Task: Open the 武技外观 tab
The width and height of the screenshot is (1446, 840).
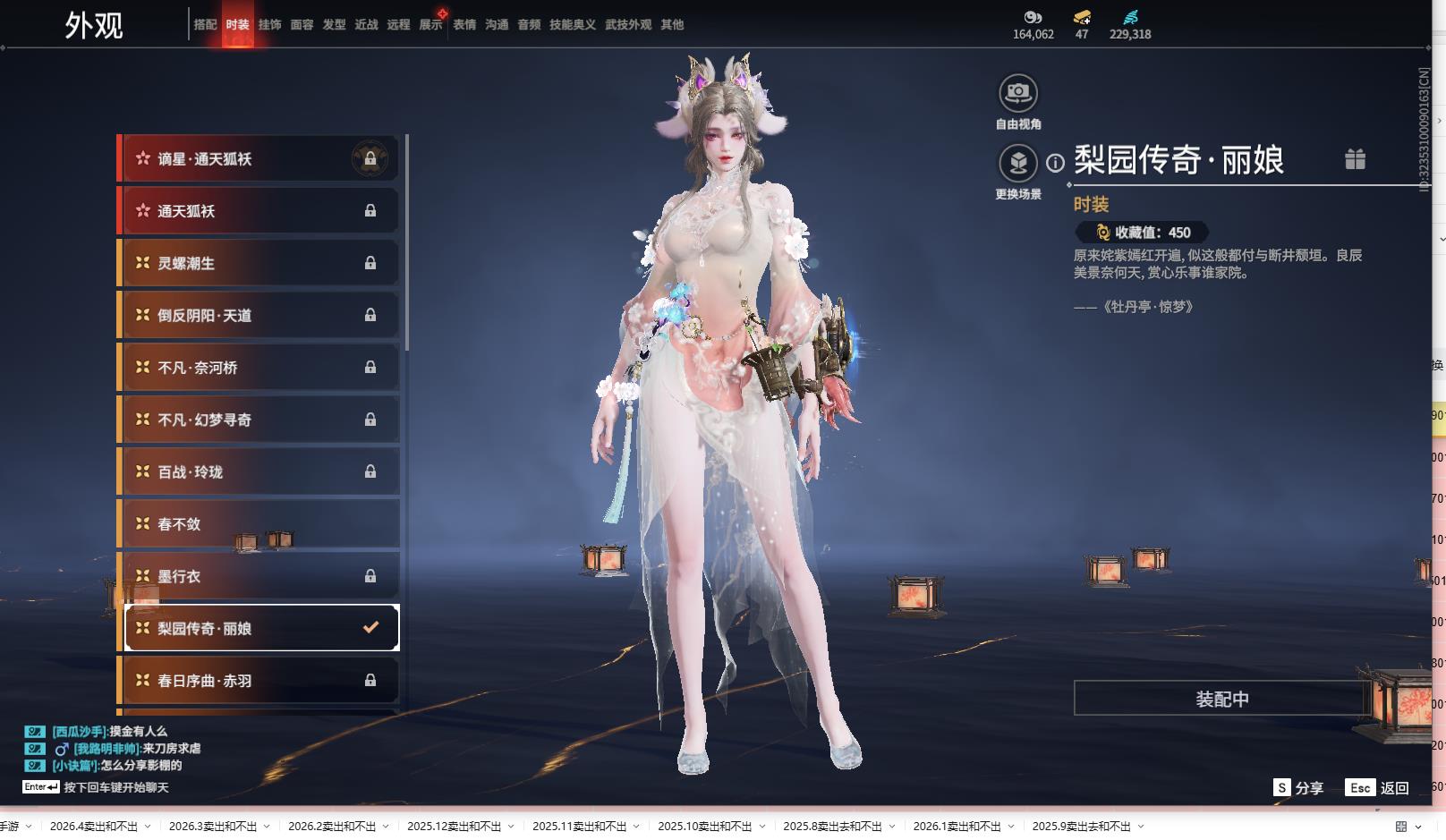Action: [x=627, y=25]
